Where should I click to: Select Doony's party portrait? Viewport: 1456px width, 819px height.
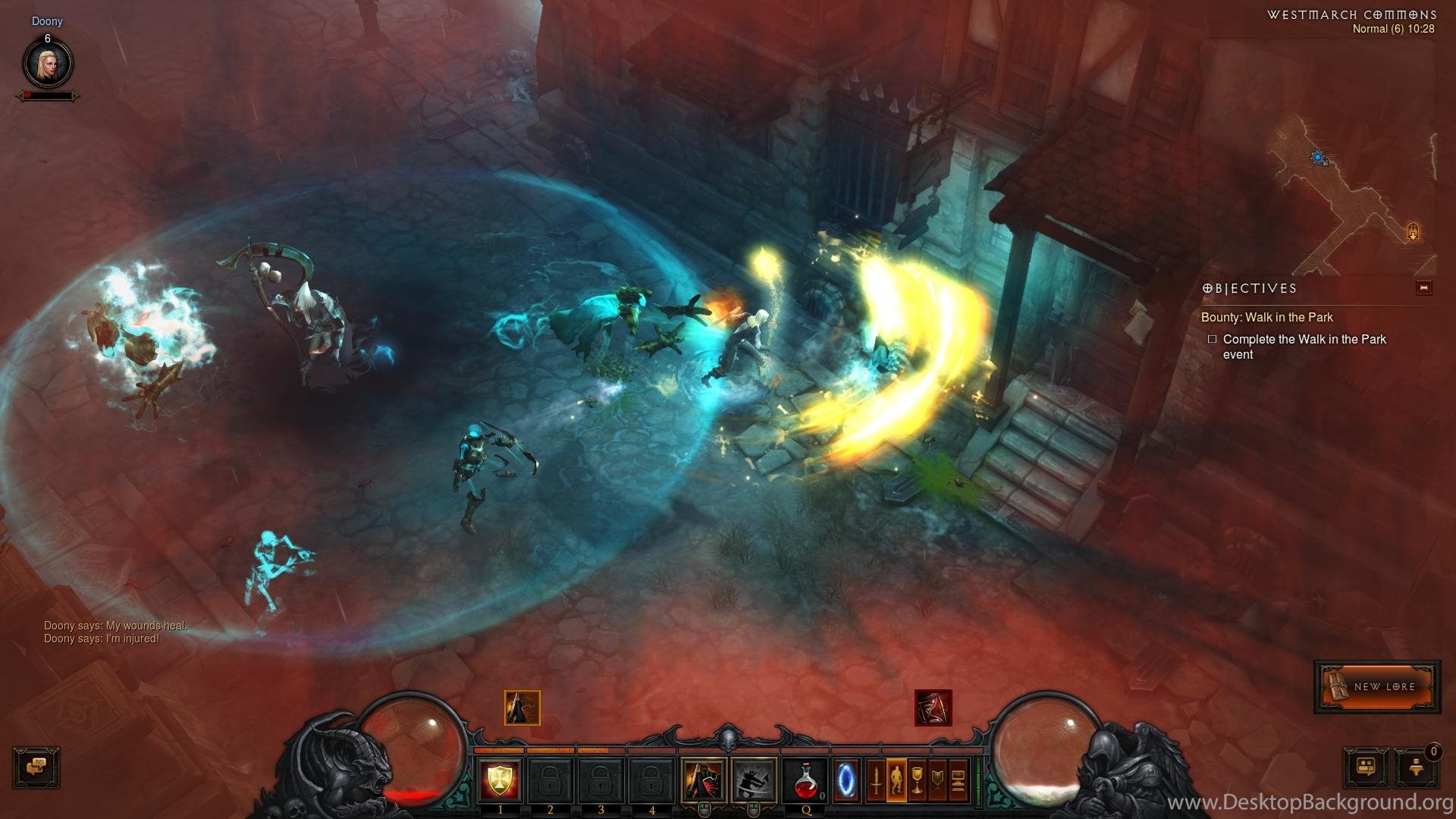[x=48, y=64]
